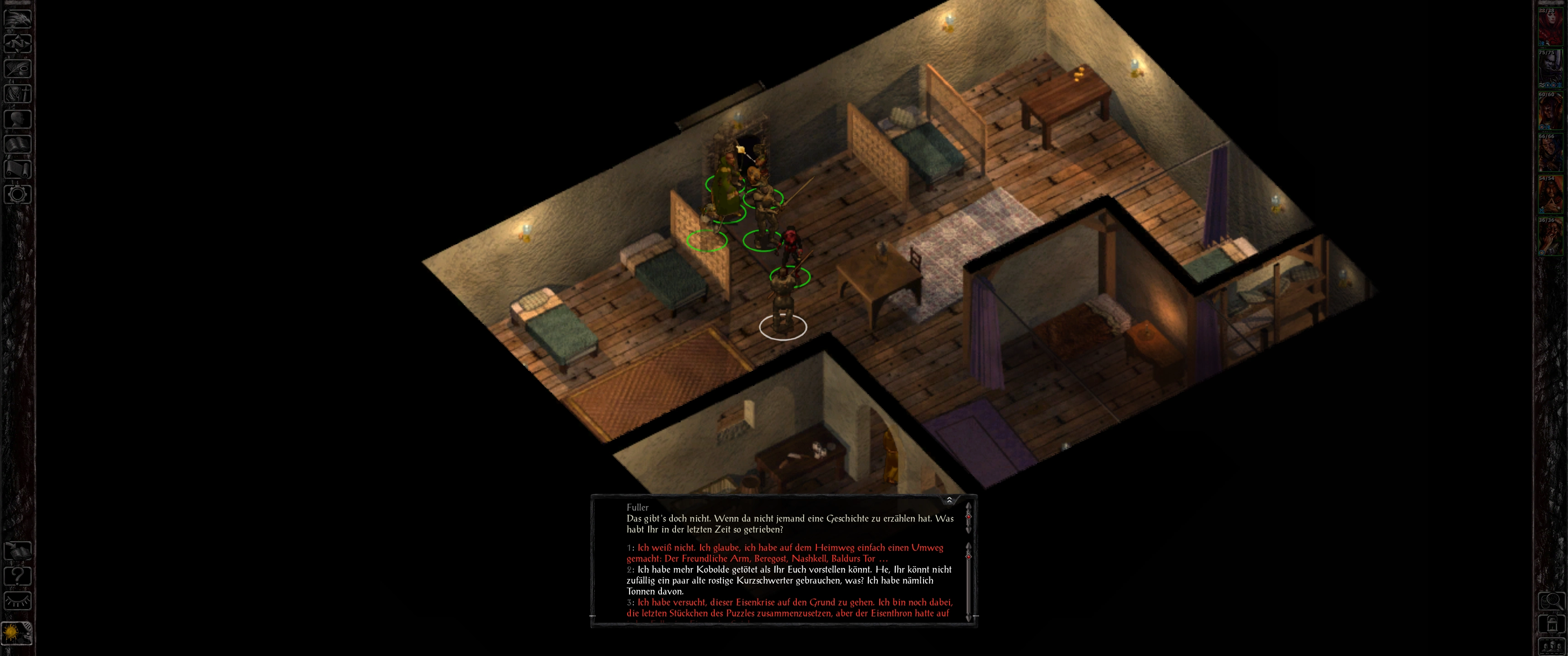Image resolution: width=1568 pixels, height=656 pixels.
Task: Select the party portrait showing 54/54 health
Action: click(x=1550, y=195)
